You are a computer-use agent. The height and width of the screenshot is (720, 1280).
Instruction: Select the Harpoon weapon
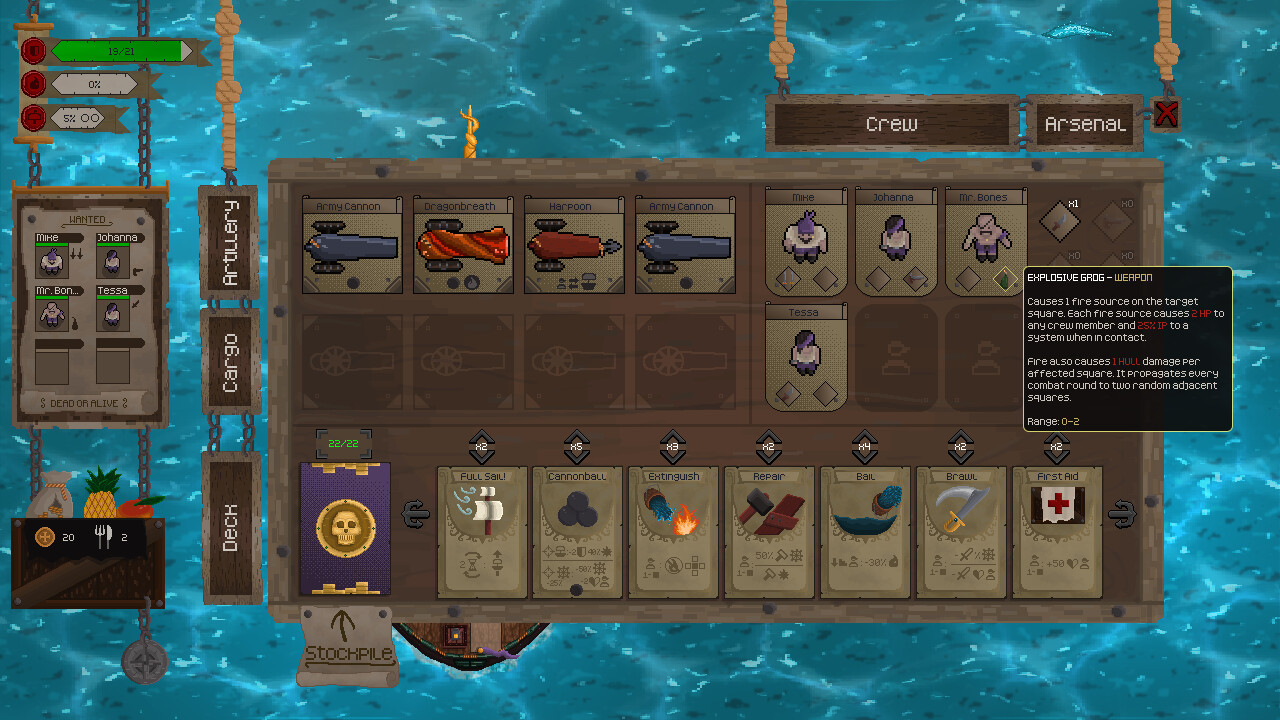(x=573, y=245)
